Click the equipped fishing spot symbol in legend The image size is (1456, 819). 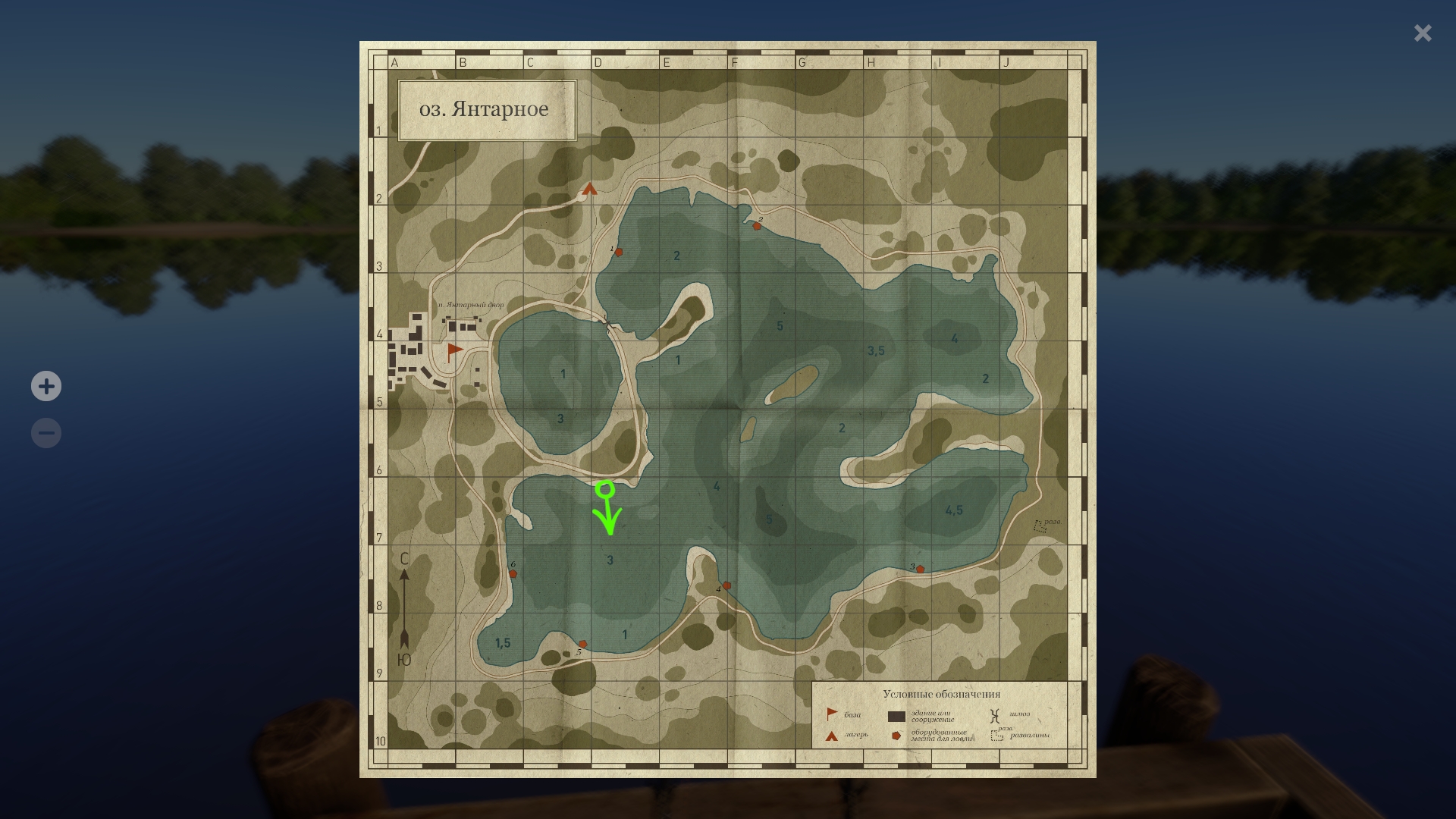897,735
